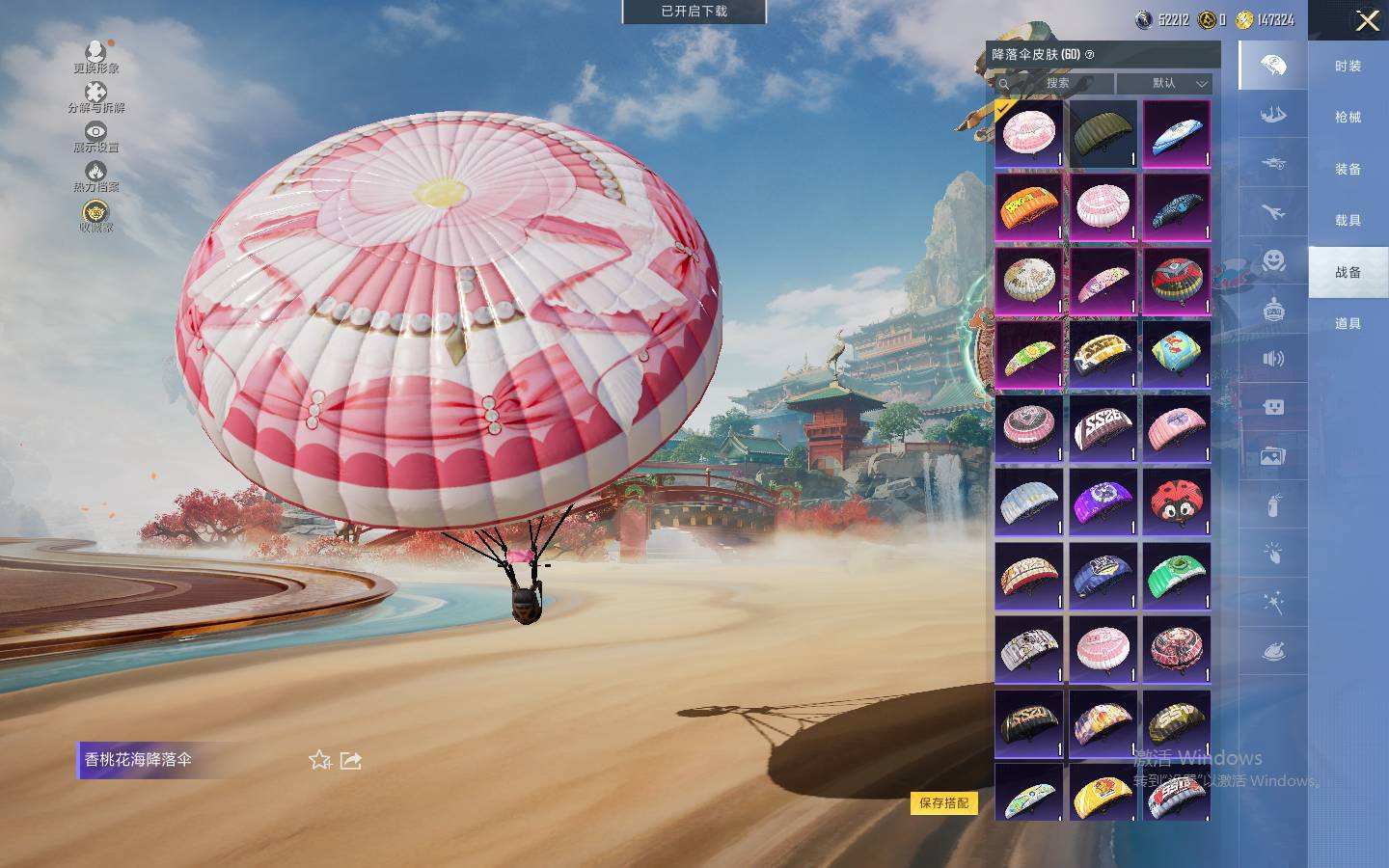This screenshot has width=1389, height=868.
Task: Open the 收藏家 collector icon
Action: click(95, 217)
